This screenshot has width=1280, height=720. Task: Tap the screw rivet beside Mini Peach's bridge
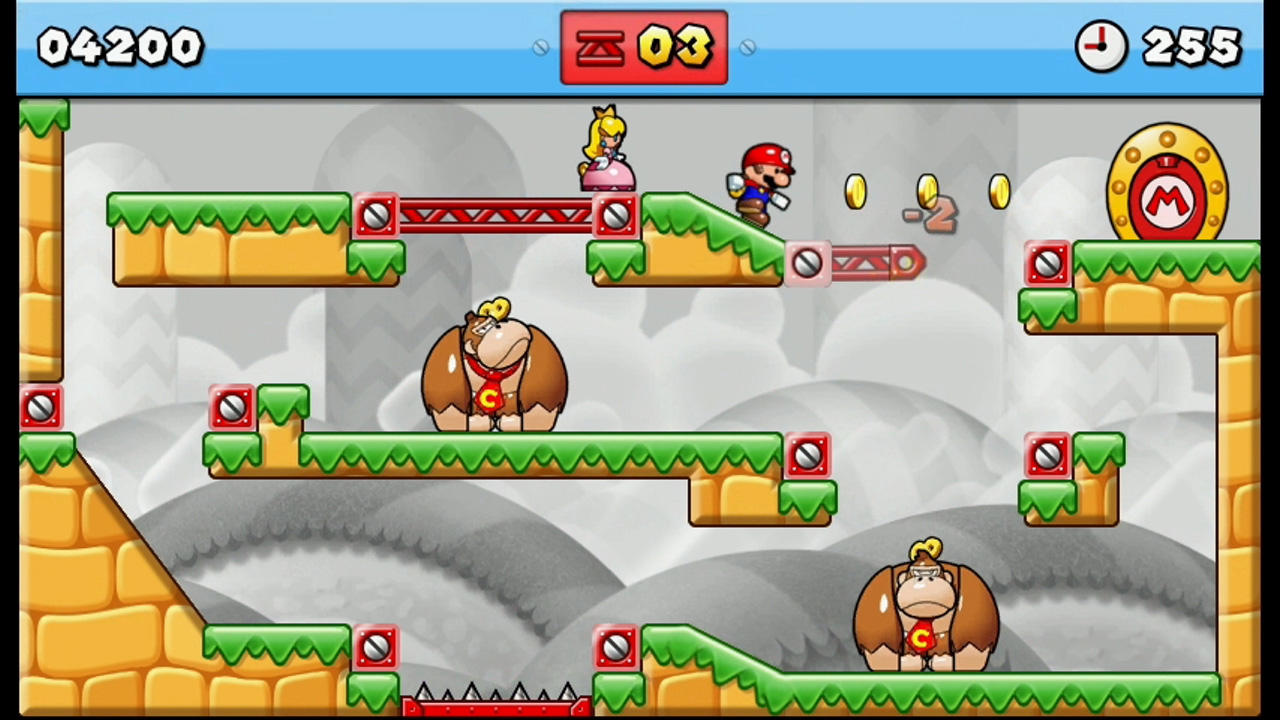point(617,214)
